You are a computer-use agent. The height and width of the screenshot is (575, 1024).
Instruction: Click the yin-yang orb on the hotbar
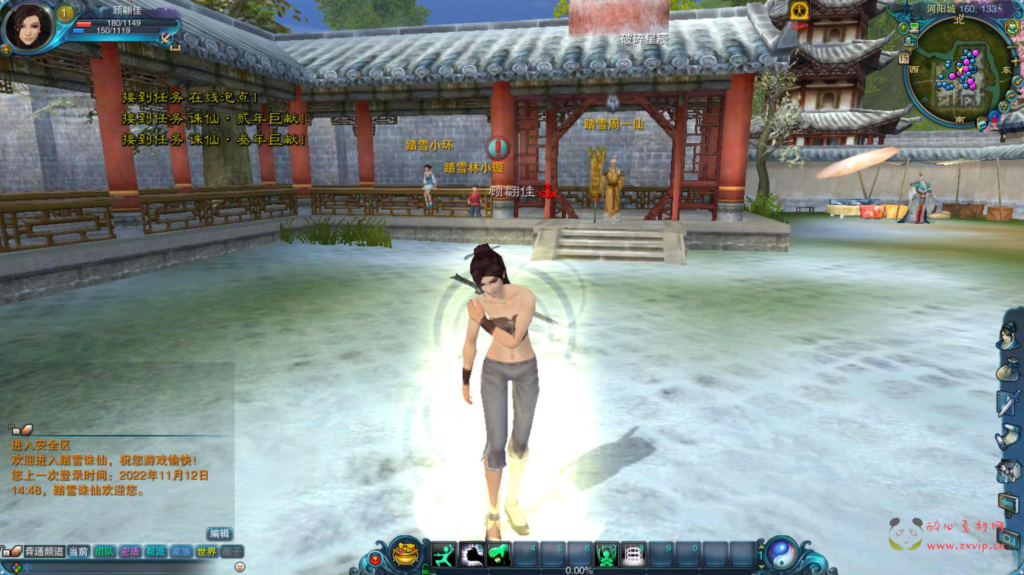tap(779, 553)
